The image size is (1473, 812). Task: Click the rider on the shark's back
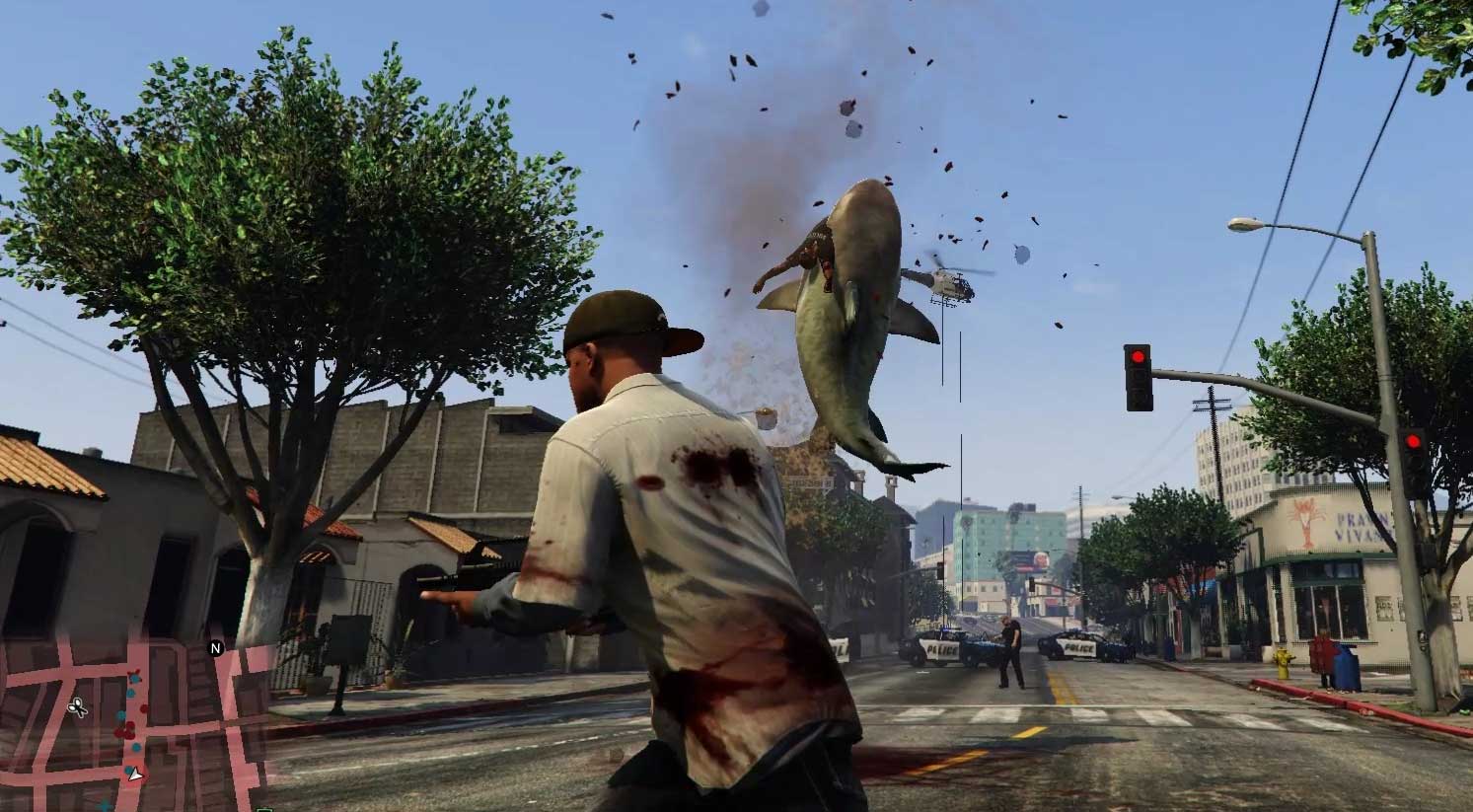[x=814, y=255]
